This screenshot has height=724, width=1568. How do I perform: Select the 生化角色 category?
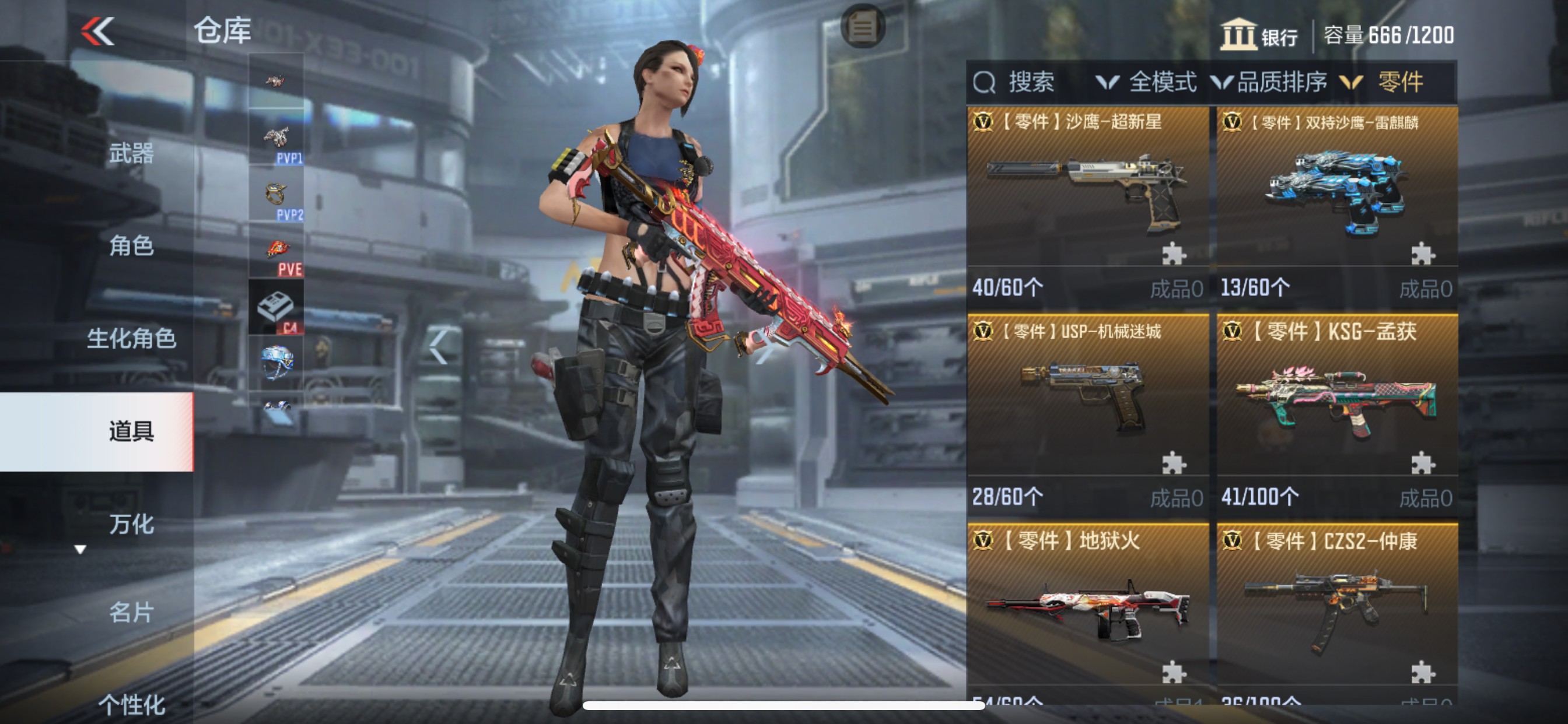coord(131,338)
